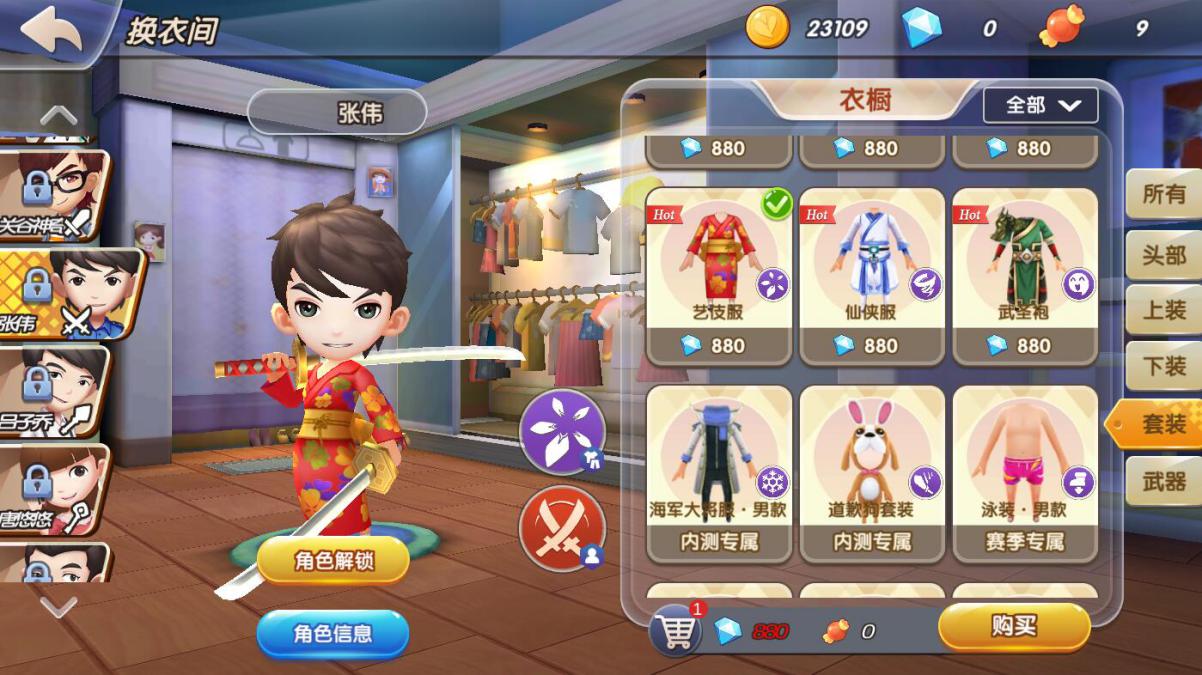
Task: Tap the 角色解锁 unlock character button
Action: coord(333,561)
